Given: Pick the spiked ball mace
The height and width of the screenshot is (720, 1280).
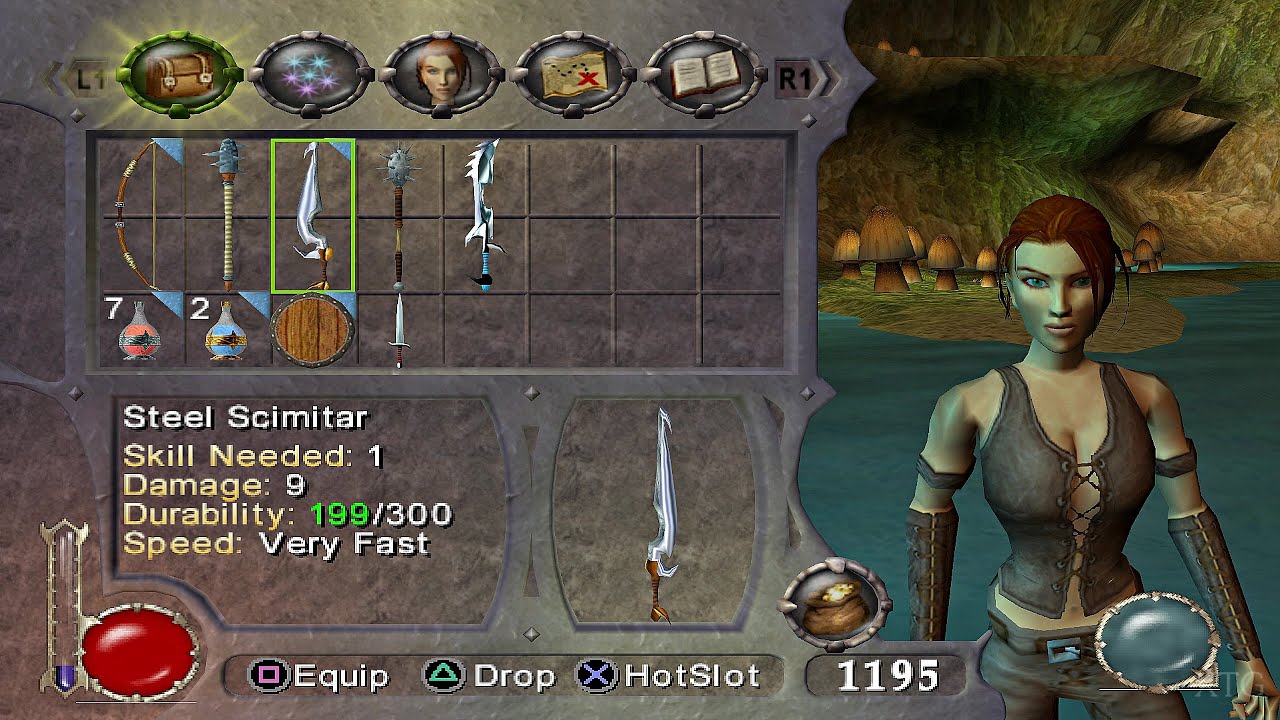Looking at the screenshot, I should tap(399, 215).
